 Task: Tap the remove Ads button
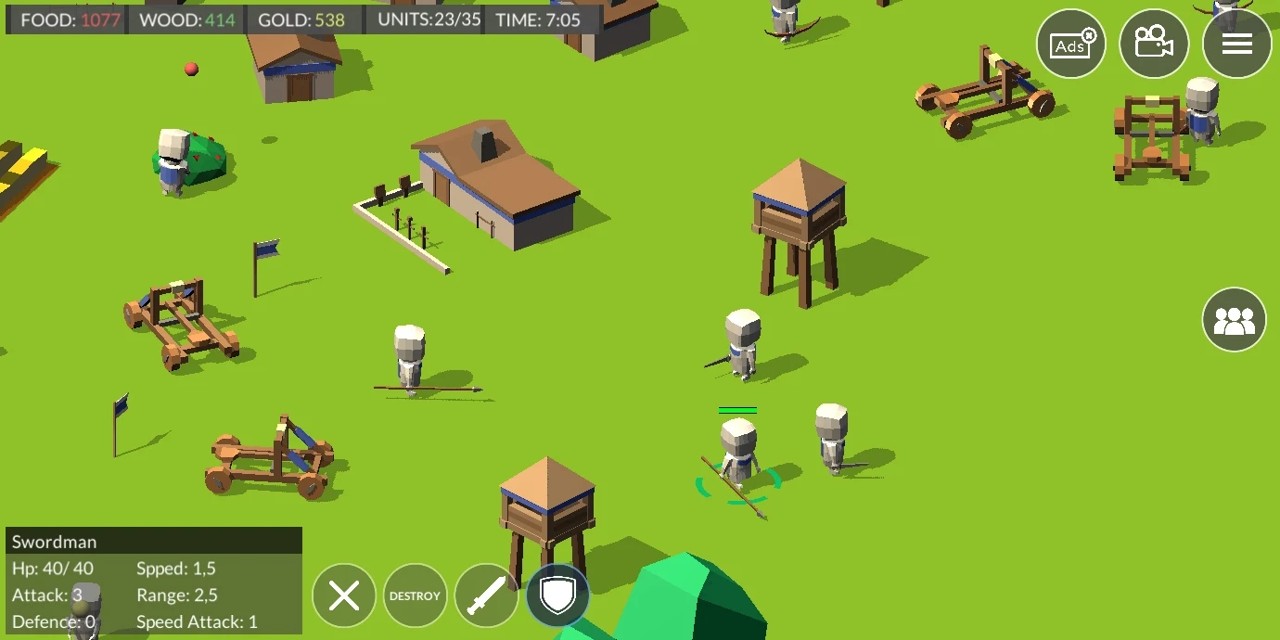(1071, 44)
